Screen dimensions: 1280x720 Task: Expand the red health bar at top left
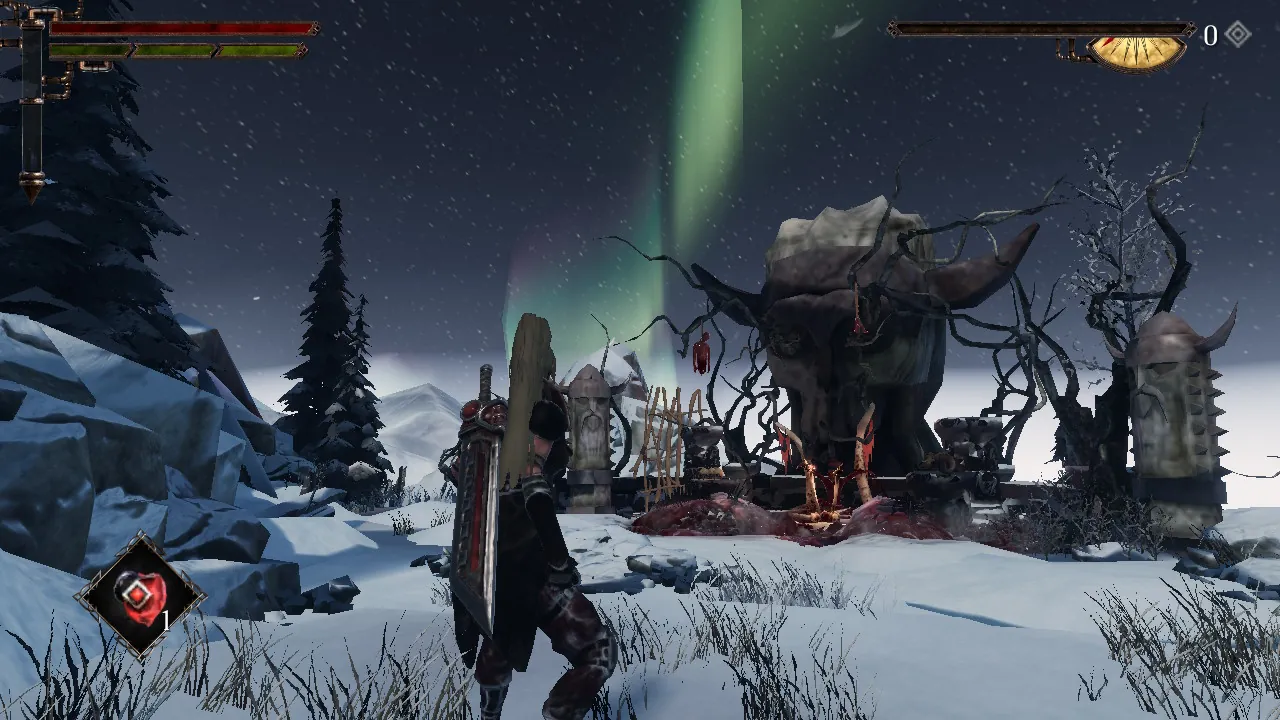[180, 28]
